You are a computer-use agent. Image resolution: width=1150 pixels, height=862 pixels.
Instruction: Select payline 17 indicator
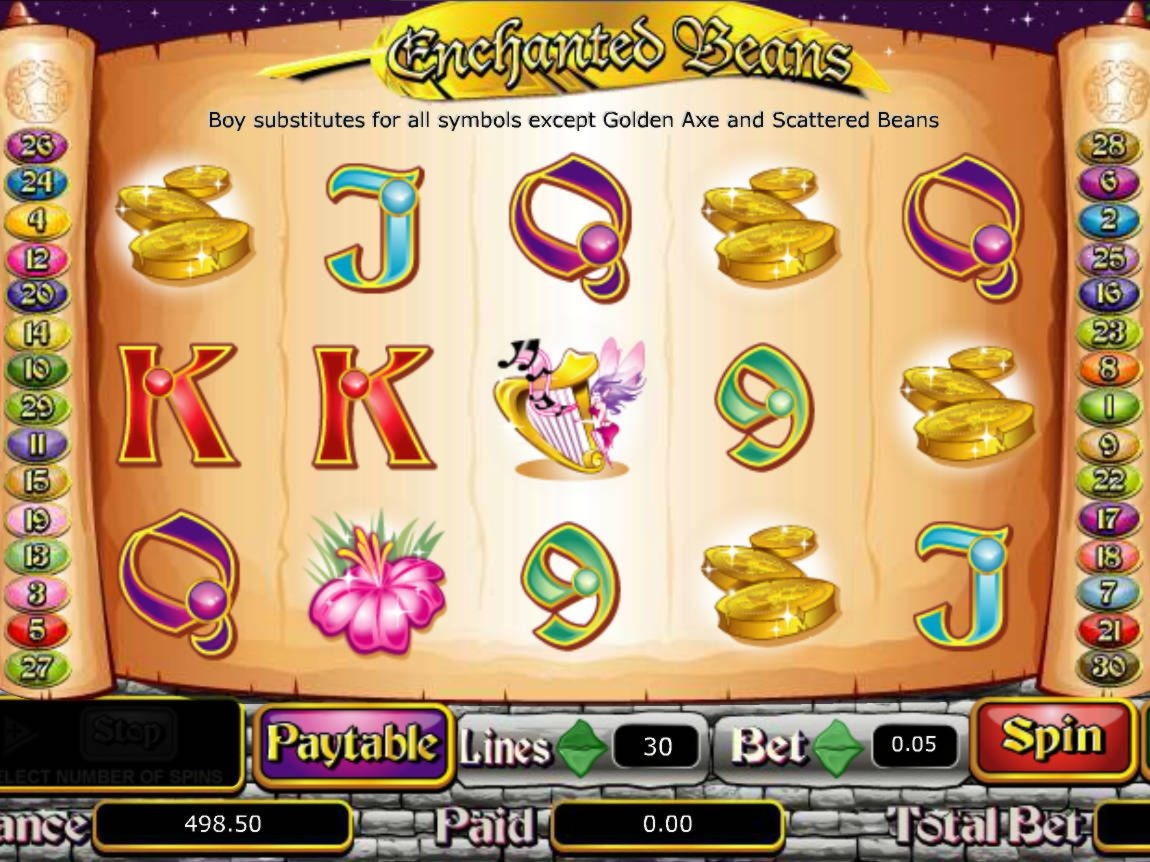click(x=1108, y=519)
